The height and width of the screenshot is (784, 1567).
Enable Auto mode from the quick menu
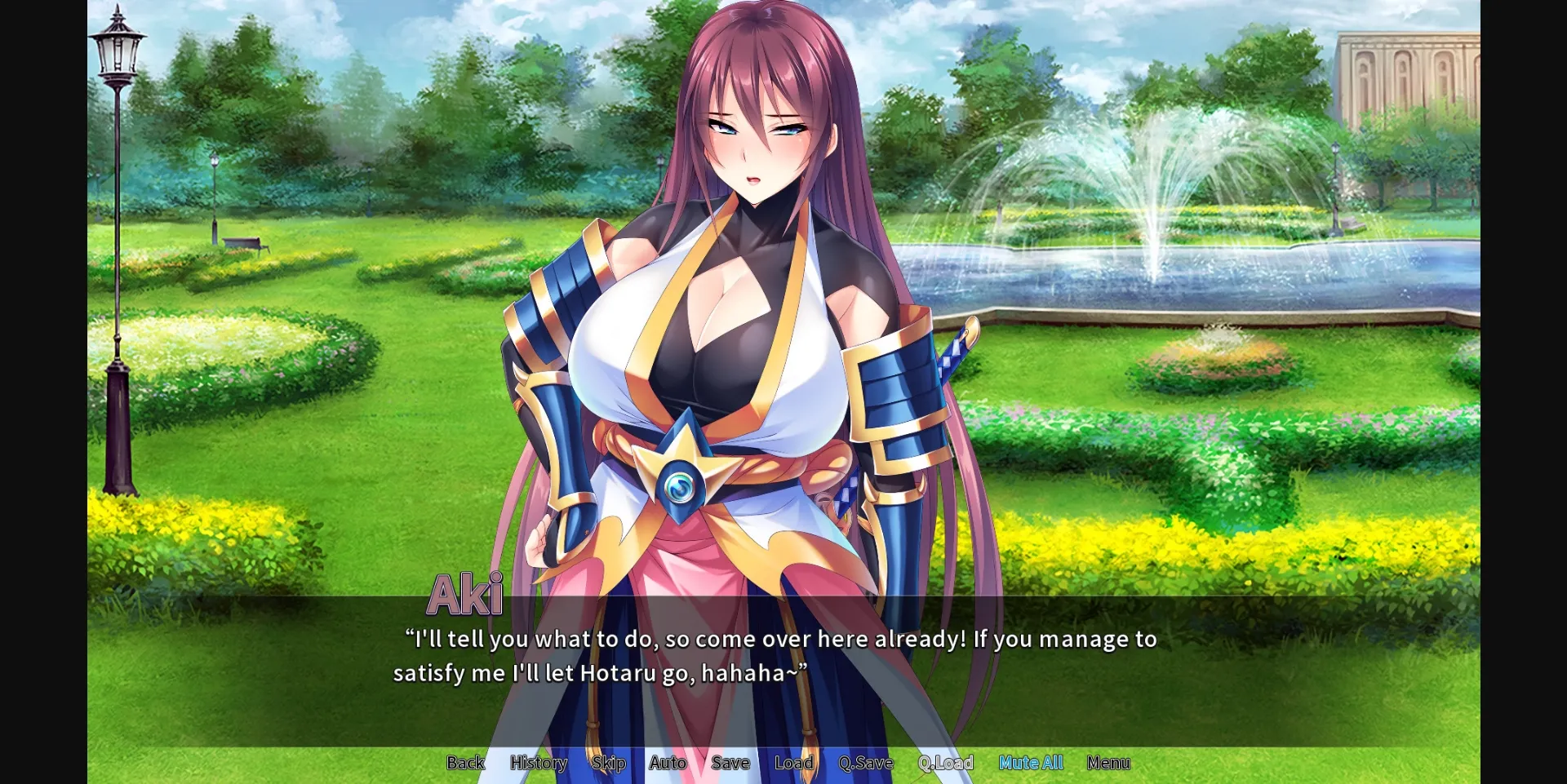[667, 763]
